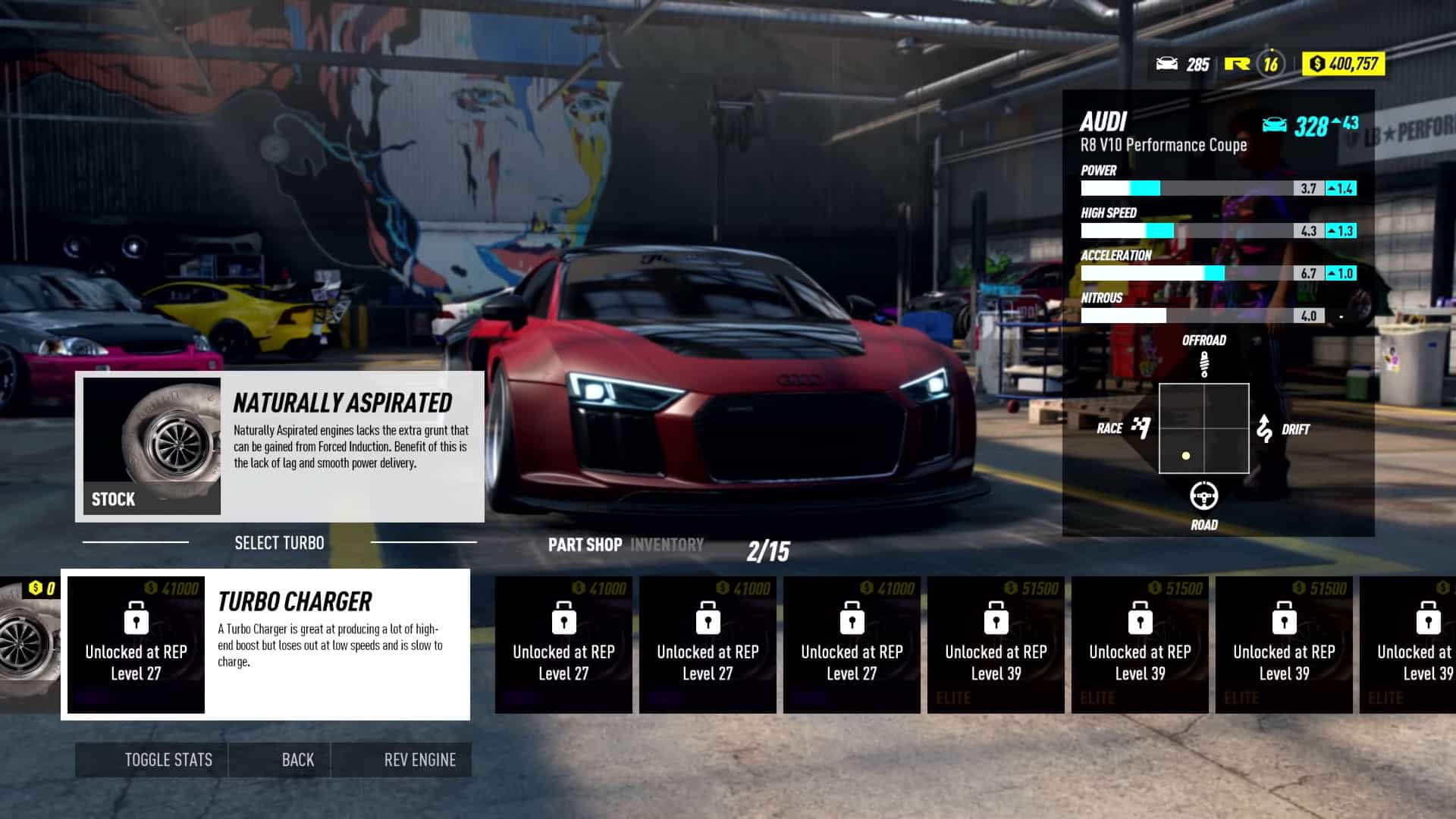Click the Naturally Aspirated stock info card
Screen dimensions: 1456x819
(279, 446)
